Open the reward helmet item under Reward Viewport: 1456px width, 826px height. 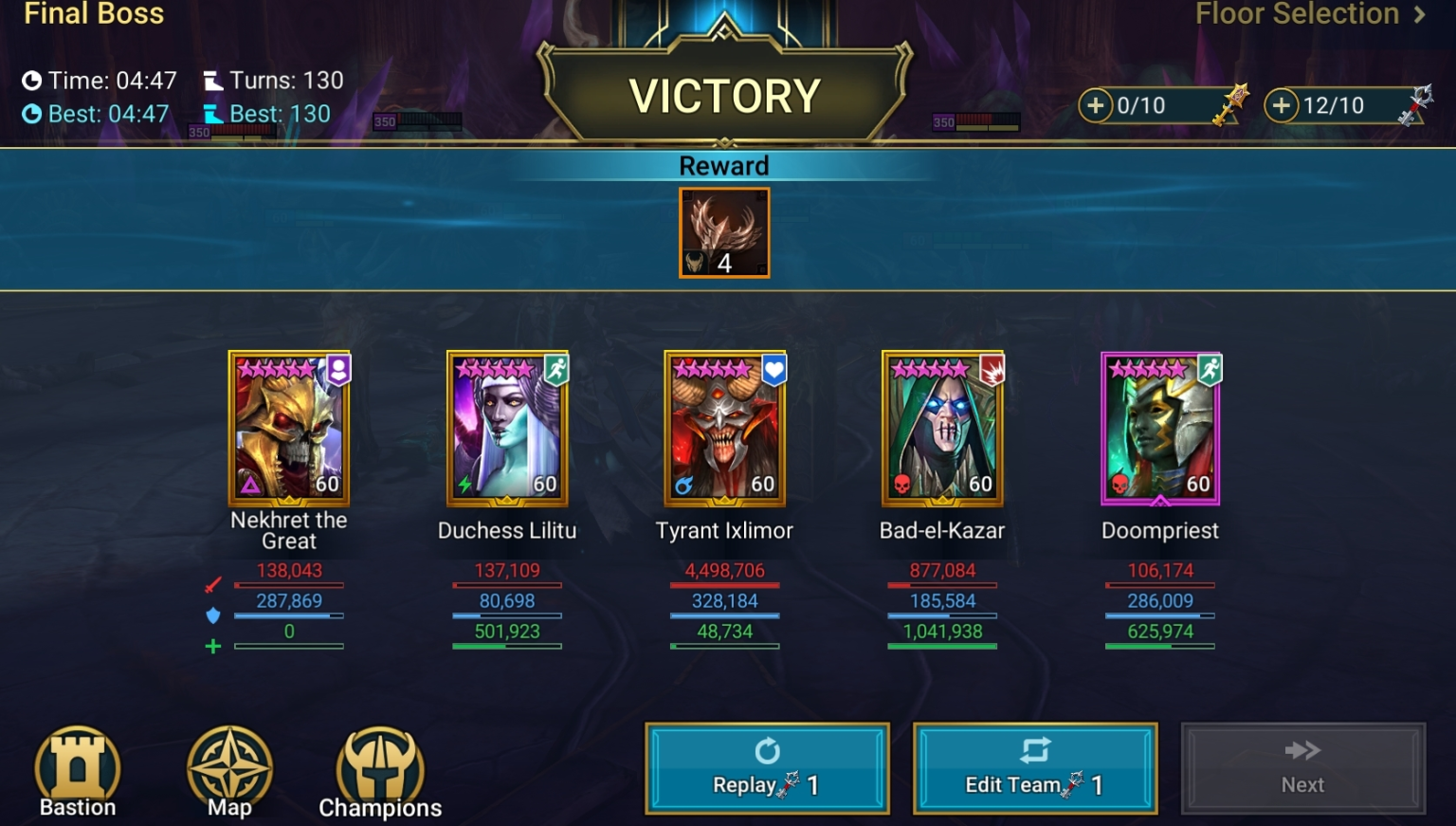[724, 232]
